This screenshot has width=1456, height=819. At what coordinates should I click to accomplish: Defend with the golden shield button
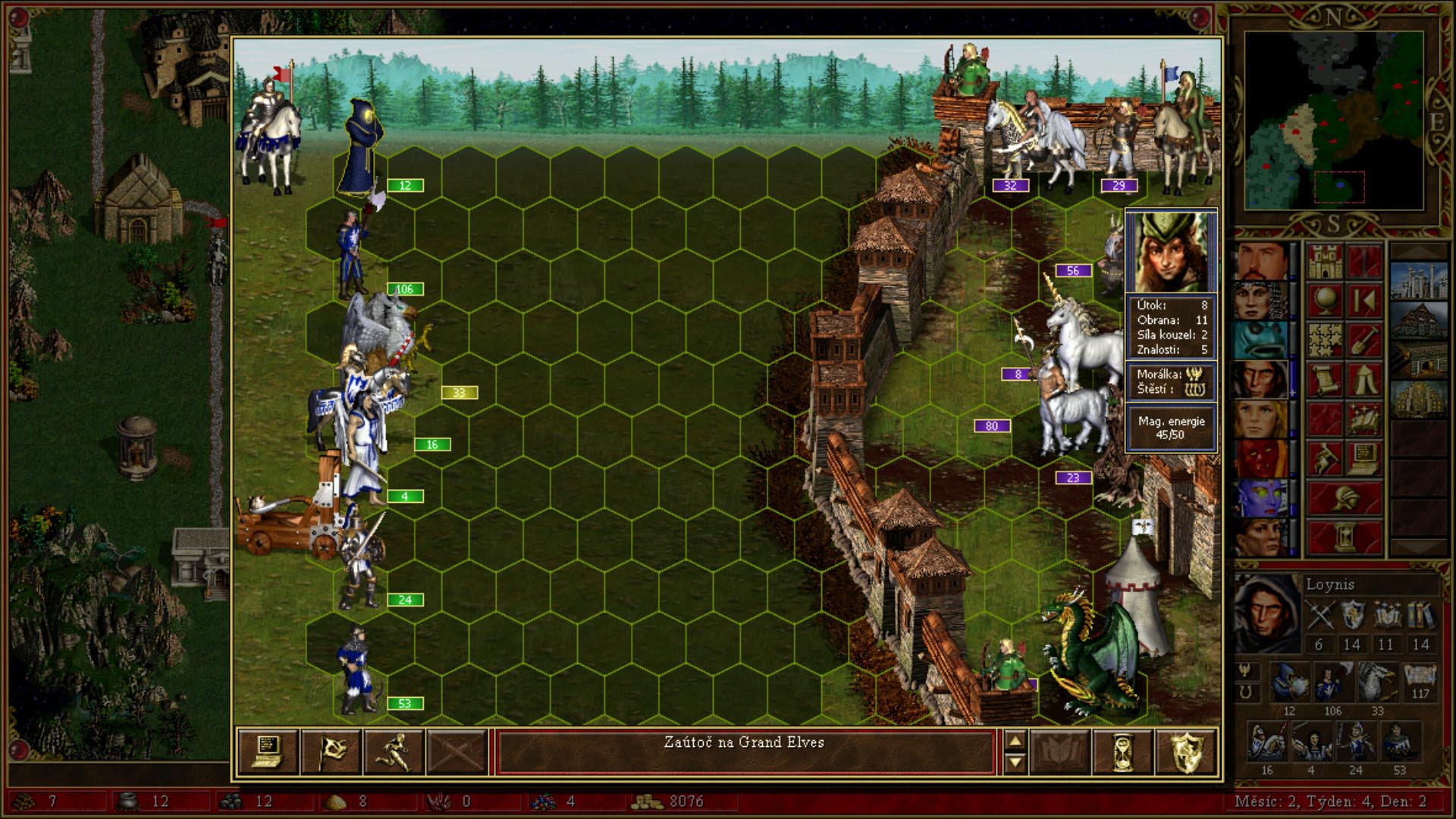1186,751
